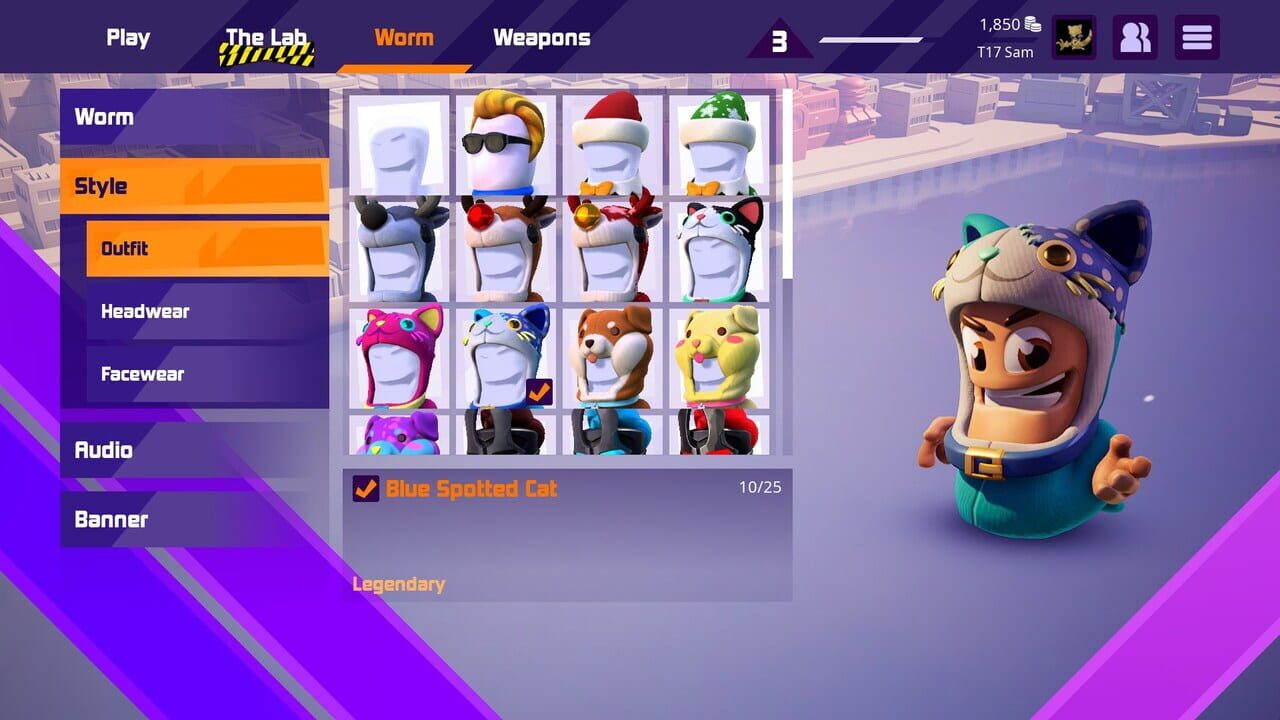Open the player avatar icon top right

pyautogui.click(x=1074, y=37)
